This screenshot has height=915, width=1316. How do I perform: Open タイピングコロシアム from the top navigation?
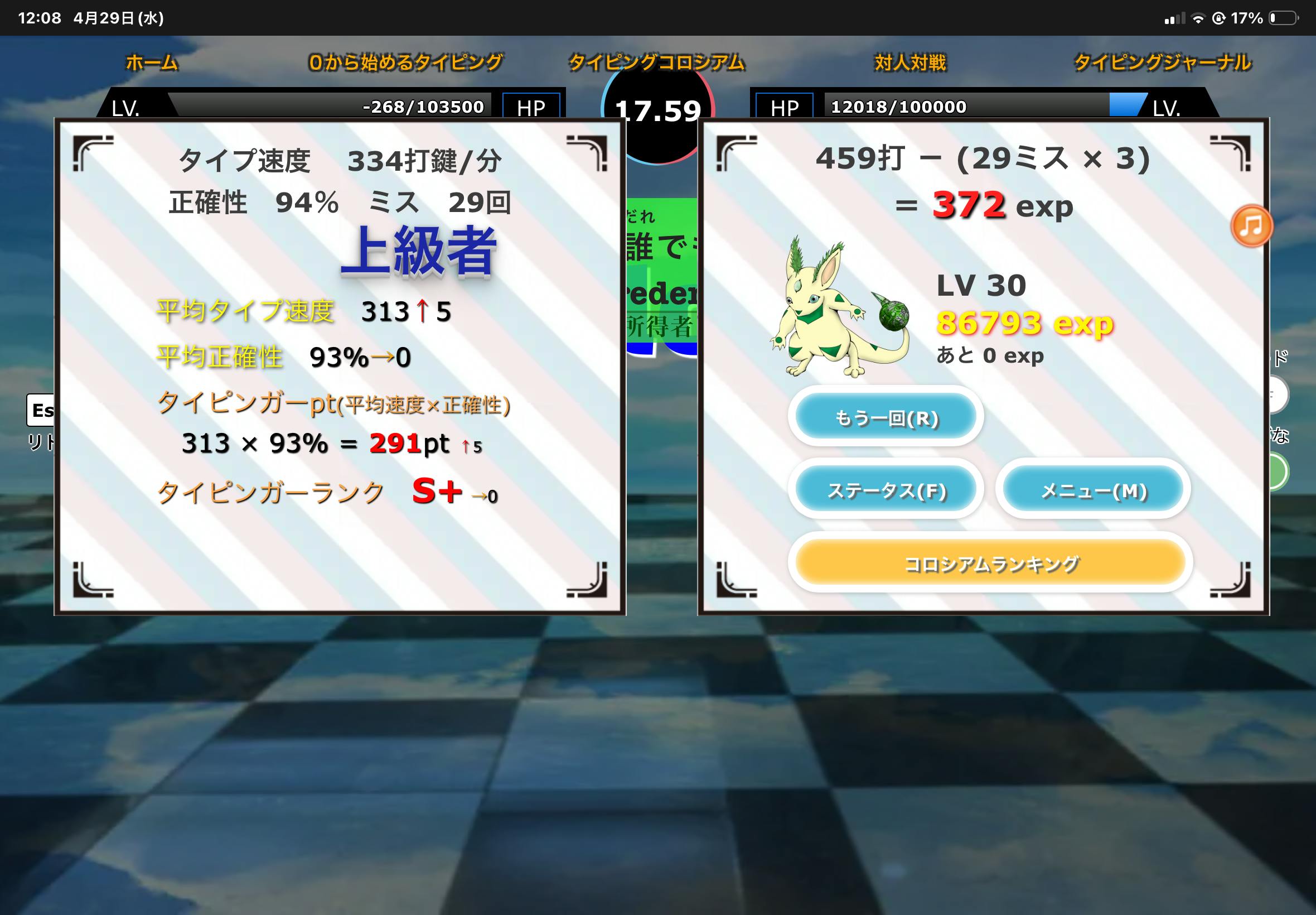[656, 62]
